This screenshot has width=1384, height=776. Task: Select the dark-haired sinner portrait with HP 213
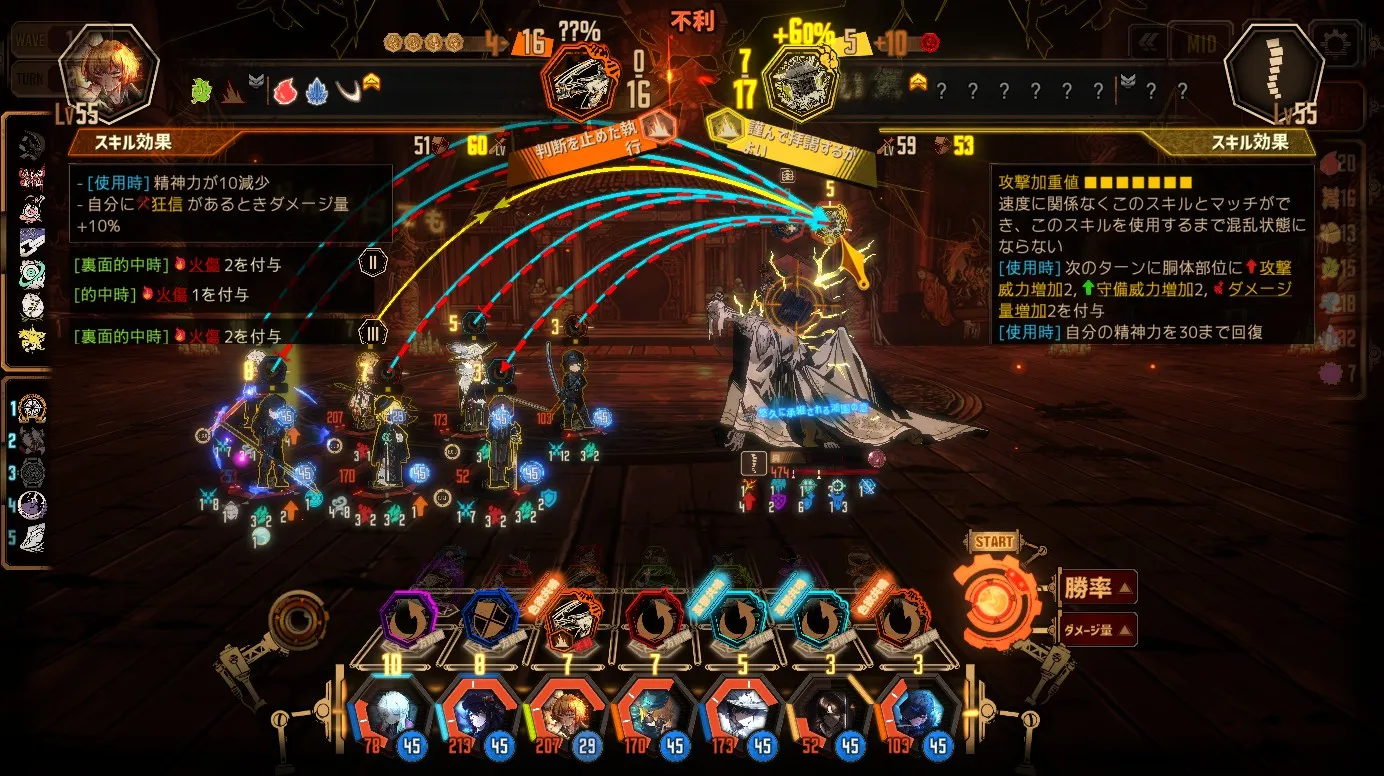477,715
